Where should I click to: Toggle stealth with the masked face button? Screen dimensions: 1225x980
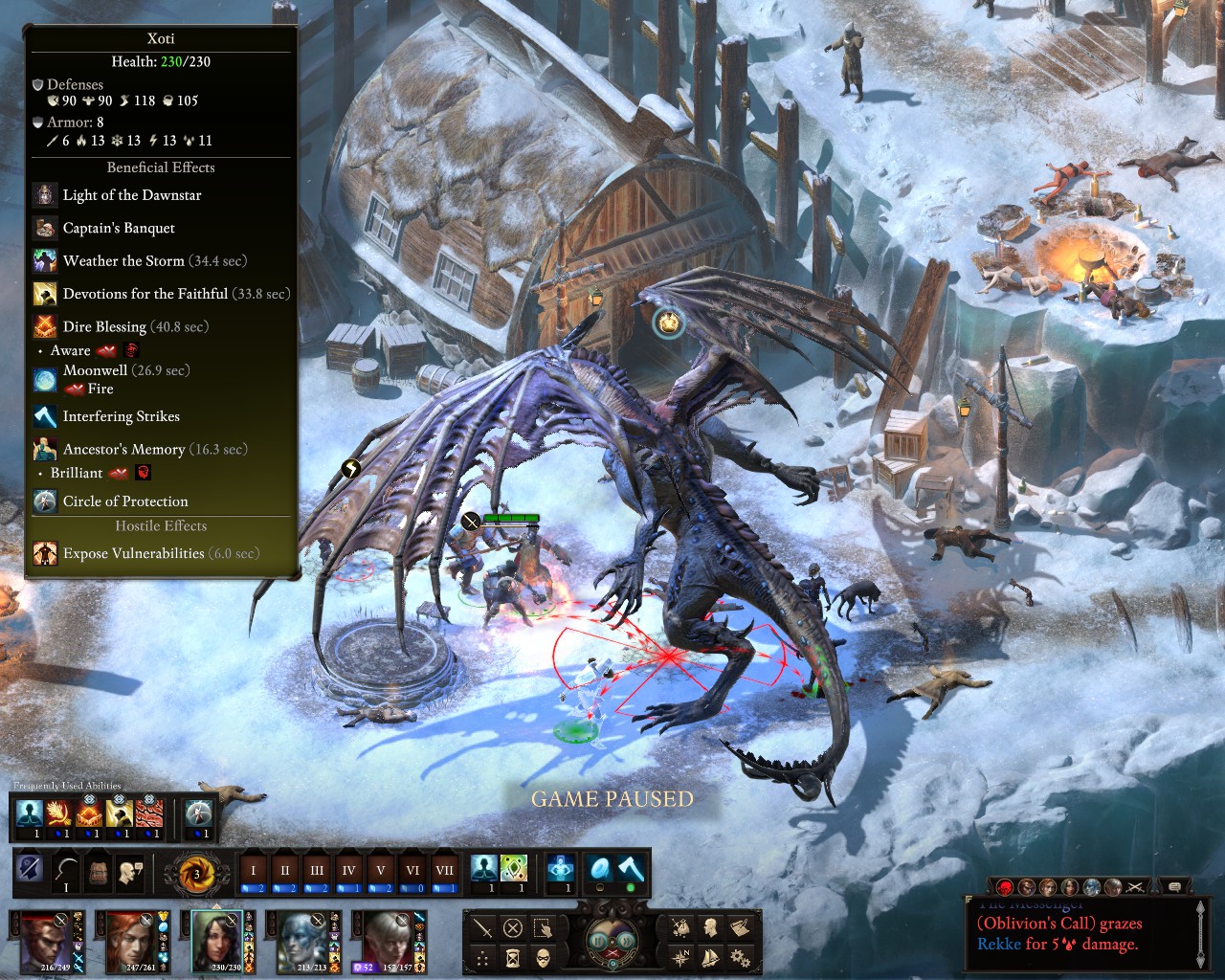[543, 957]
